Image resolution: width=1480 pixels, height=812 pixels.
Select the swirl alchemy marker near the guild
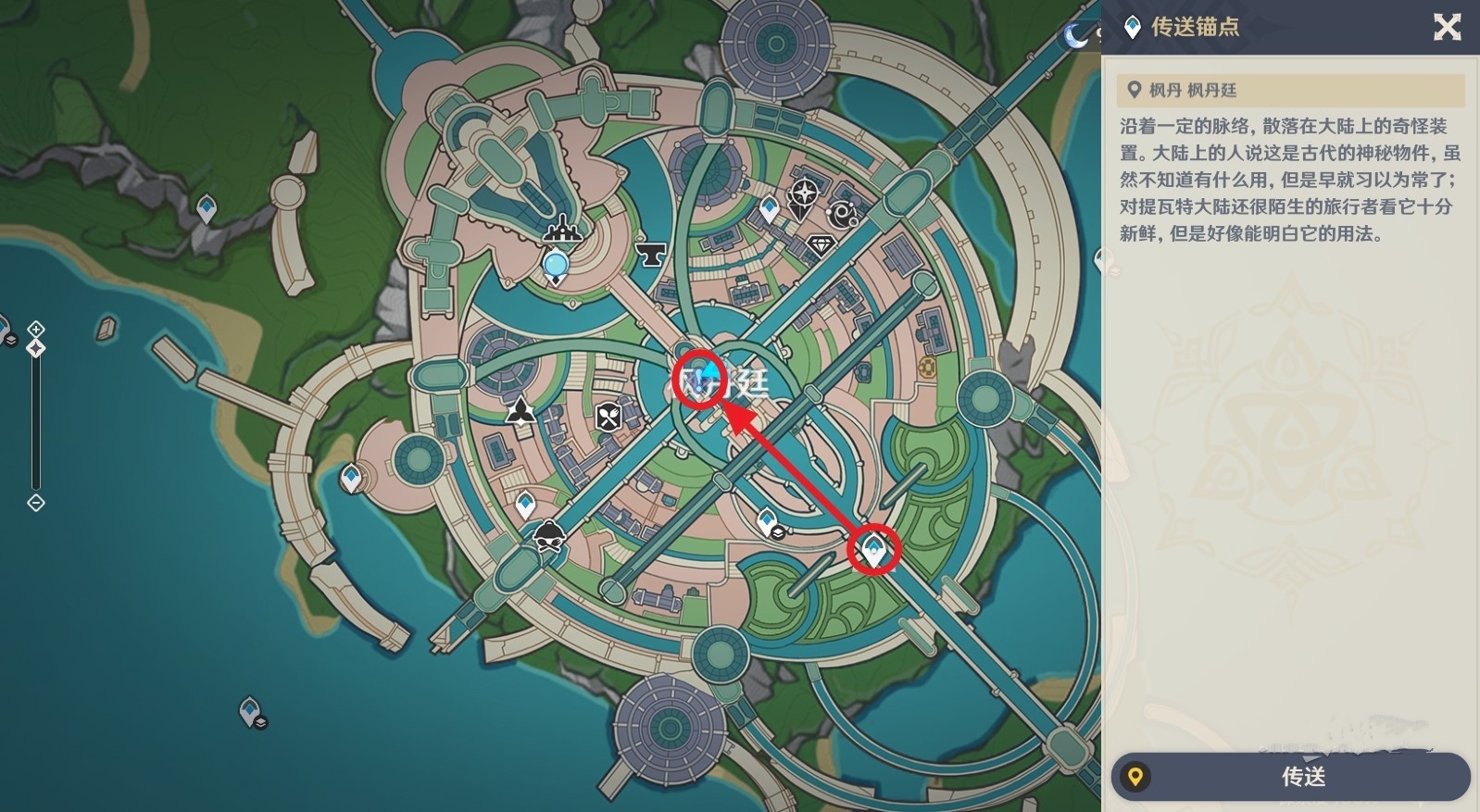click(844, 214)
